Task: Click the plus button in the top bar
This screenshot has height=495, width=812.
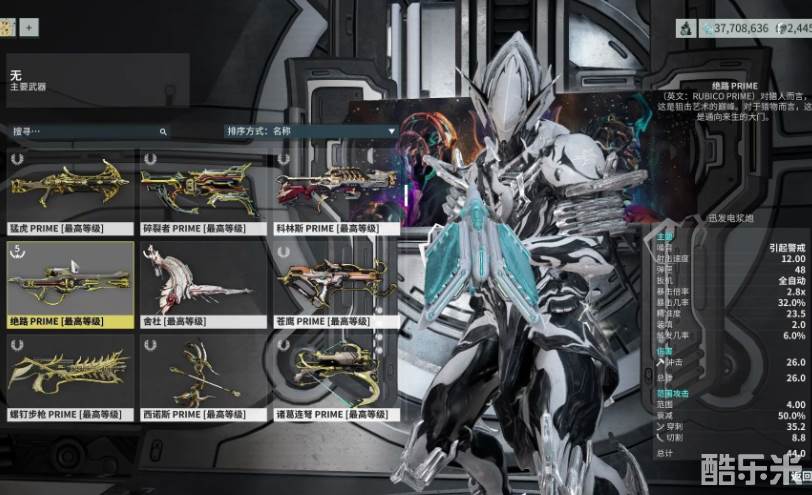Action: [29, 27]
